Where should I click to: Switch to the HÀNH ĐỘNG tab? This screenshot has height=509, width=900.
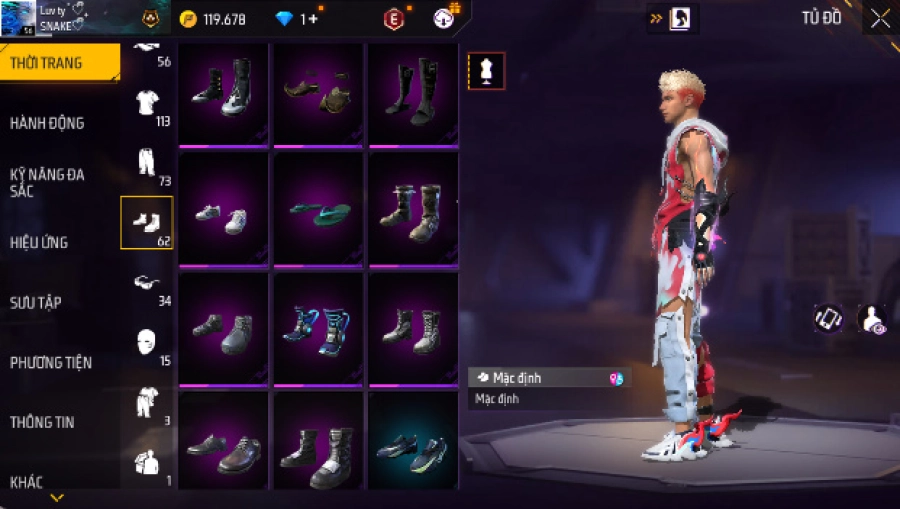point(47,123)
